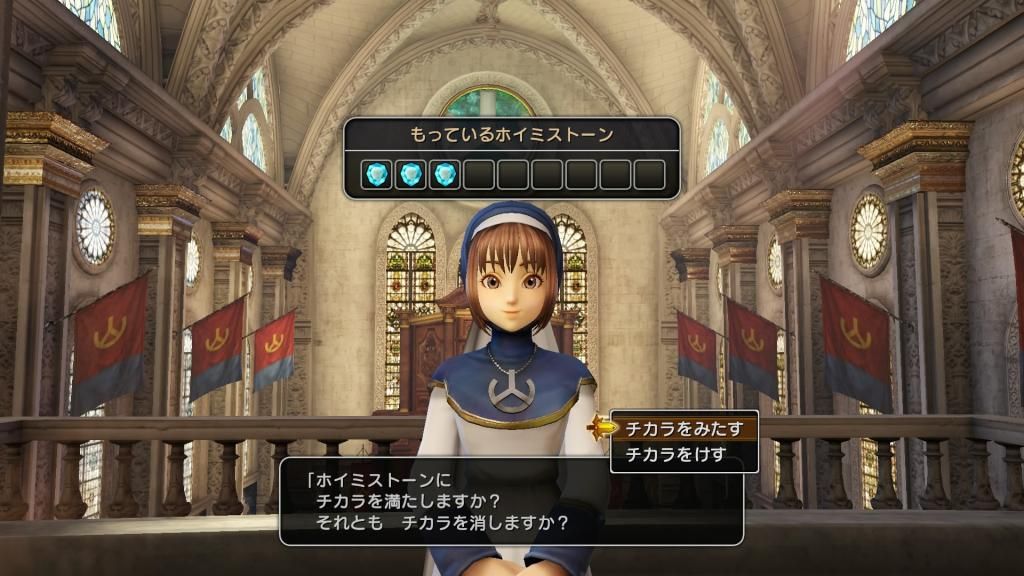
Task: Choose チカラをけす from the menu
Action: coord(676,456)
